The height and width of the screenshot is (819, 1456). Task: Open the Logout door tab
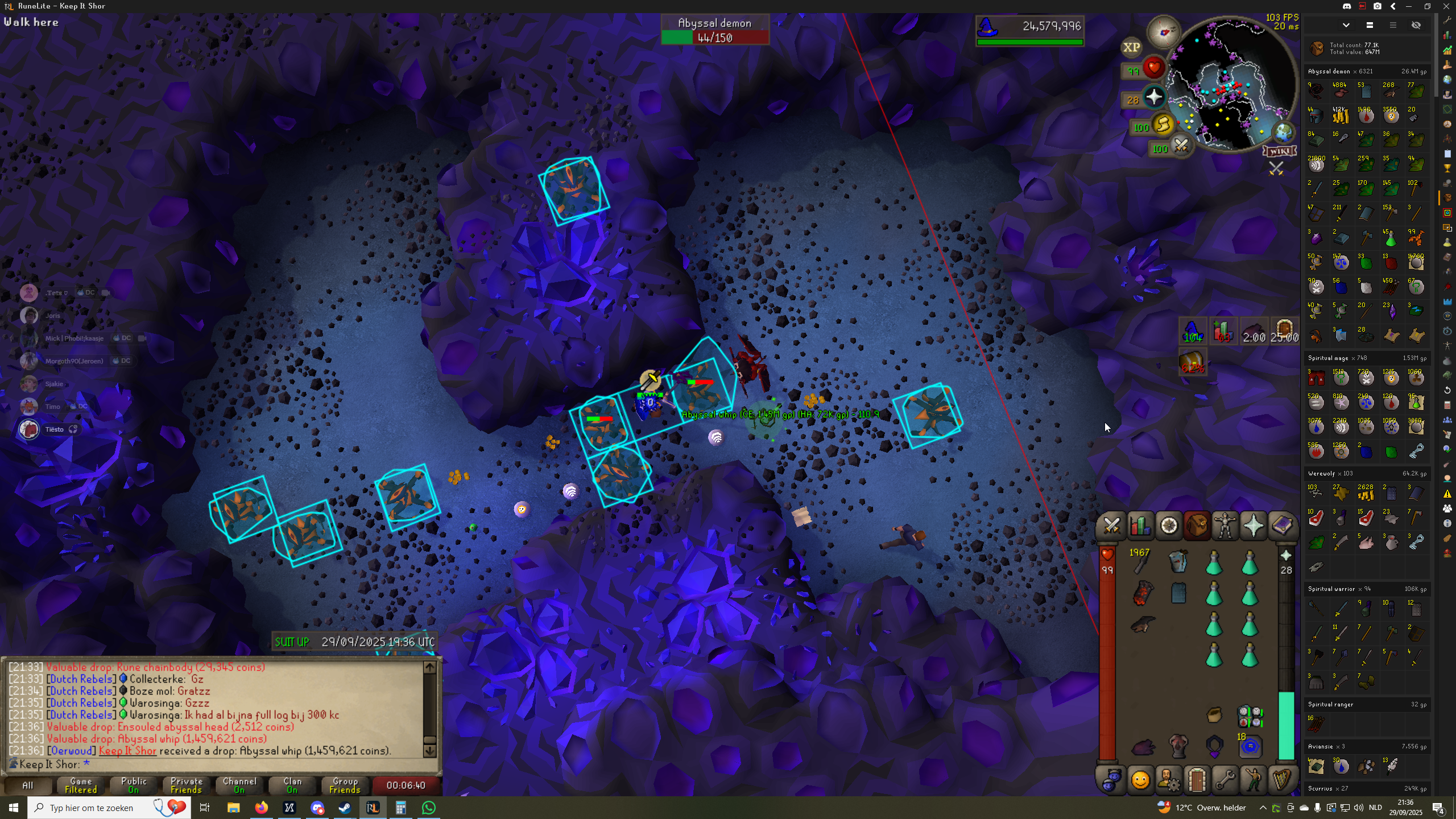[x=1197, y=780]
